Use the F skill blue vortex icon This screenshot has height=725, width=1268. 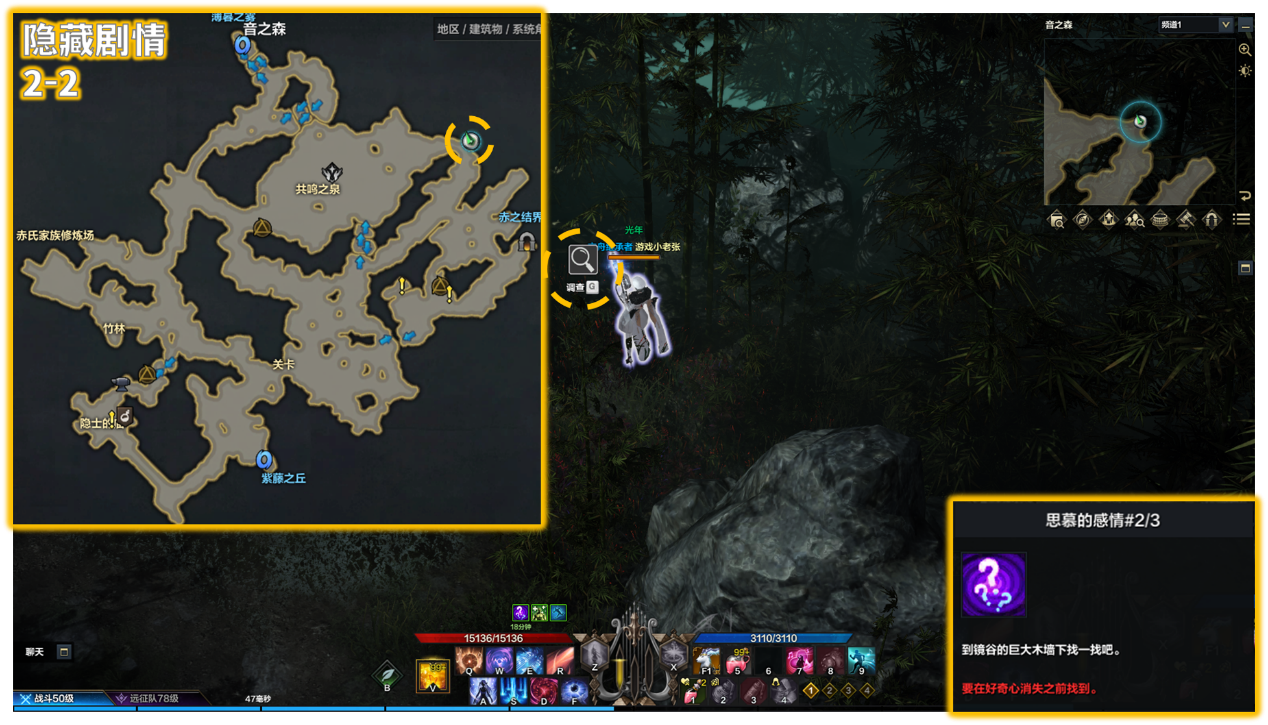(574, 691)
